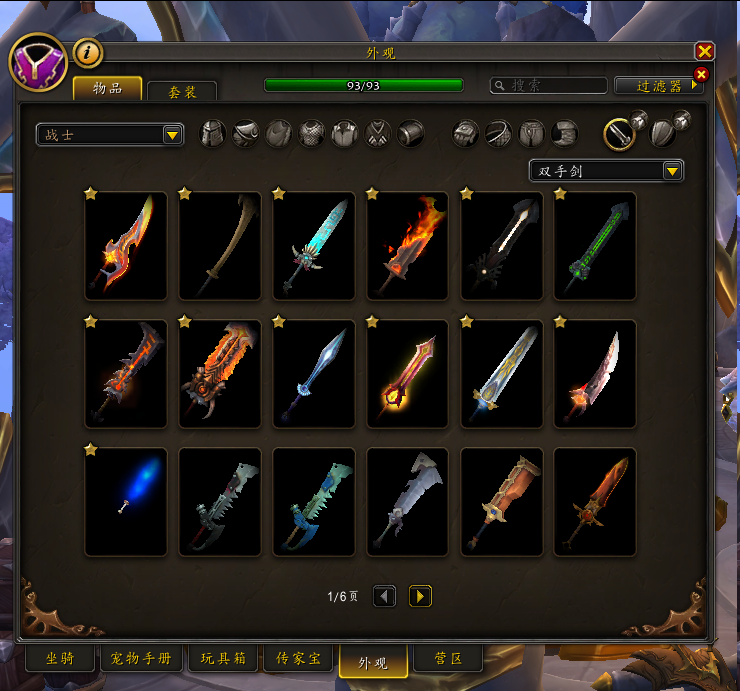
Task: Close the Appearances window
Action: tap(705, 51)
